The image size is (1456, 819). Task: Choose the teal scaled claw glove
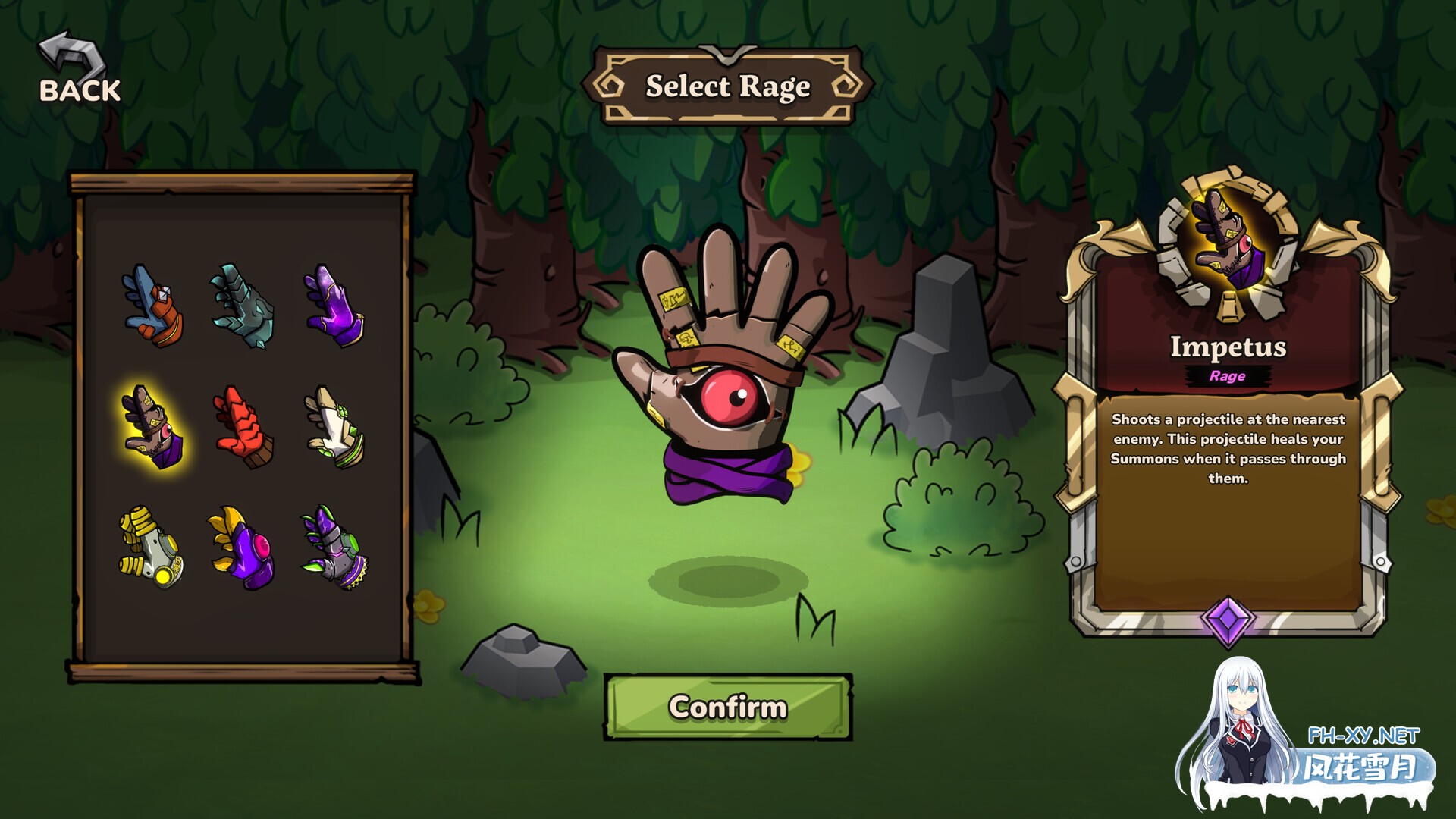(243, 306)
